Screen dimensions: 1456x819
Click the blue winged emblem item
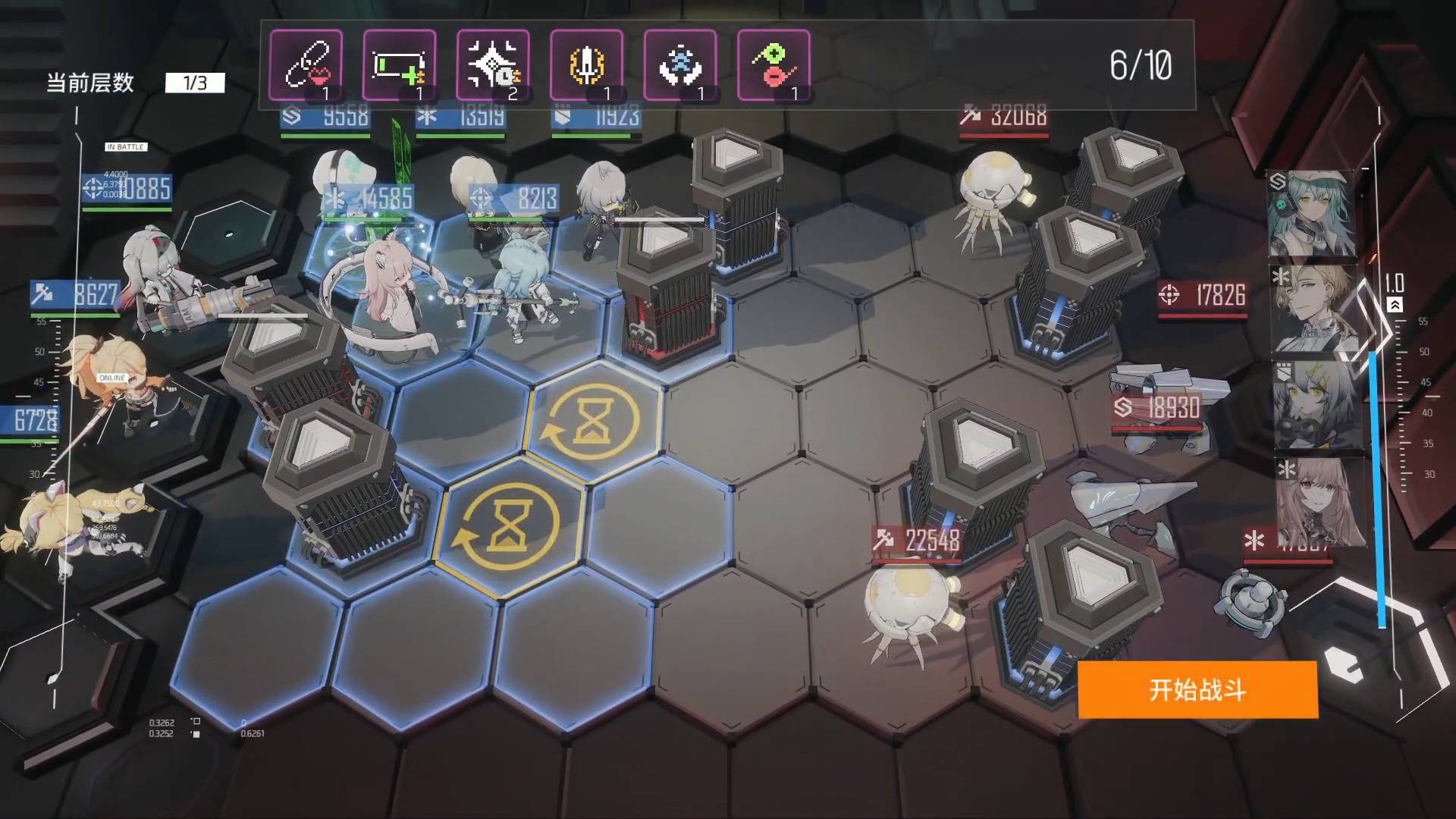681,66
